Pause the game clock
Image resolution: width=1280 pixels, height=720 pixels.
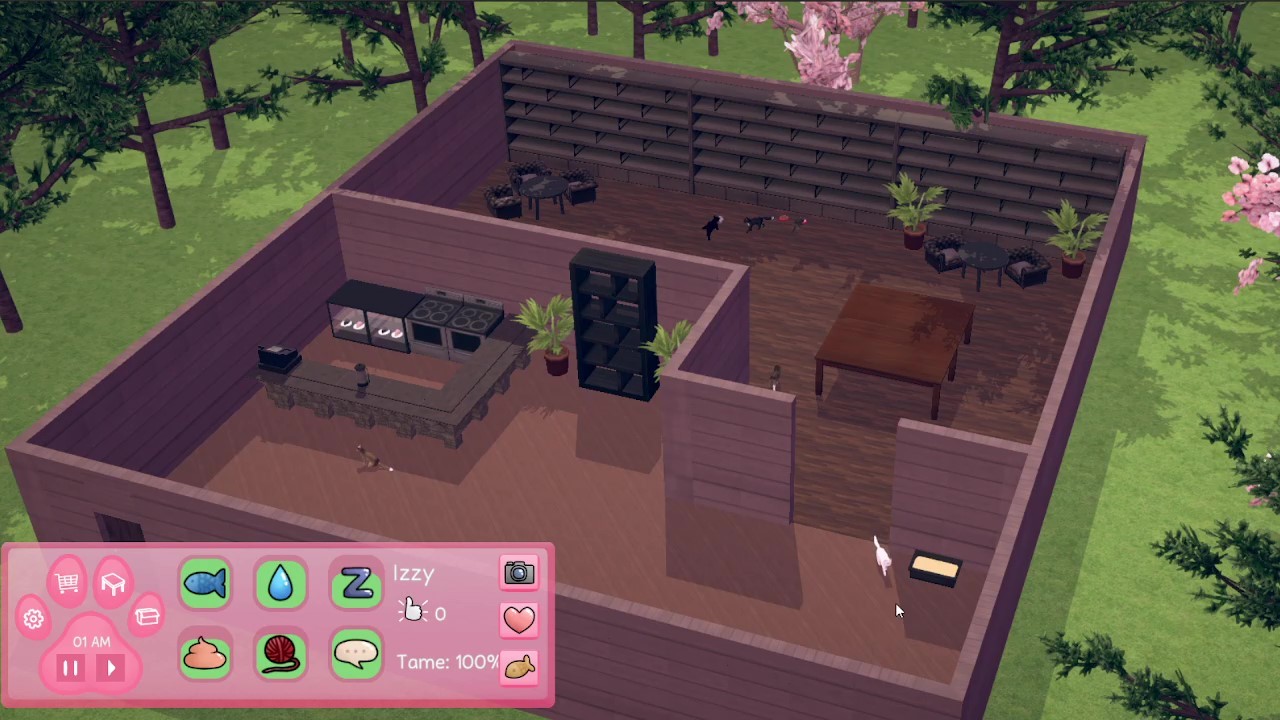tap(70, 668)
